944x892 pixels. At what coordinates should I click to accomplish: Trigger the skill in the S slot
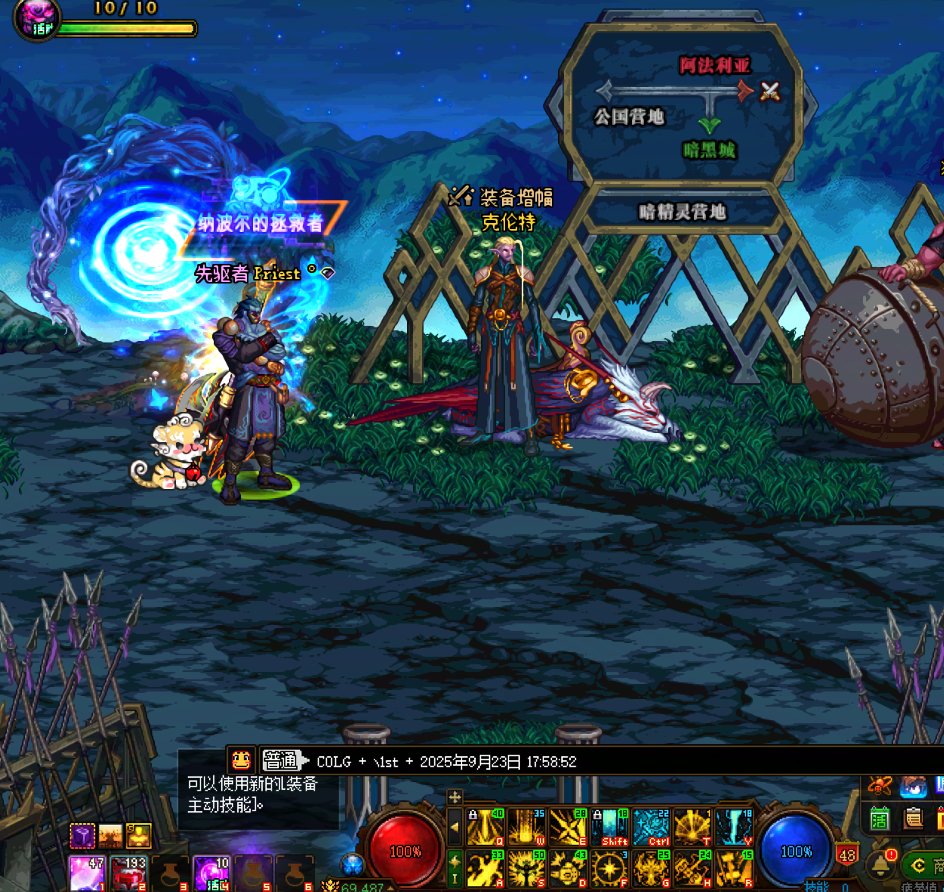click(x=526, y=869)
